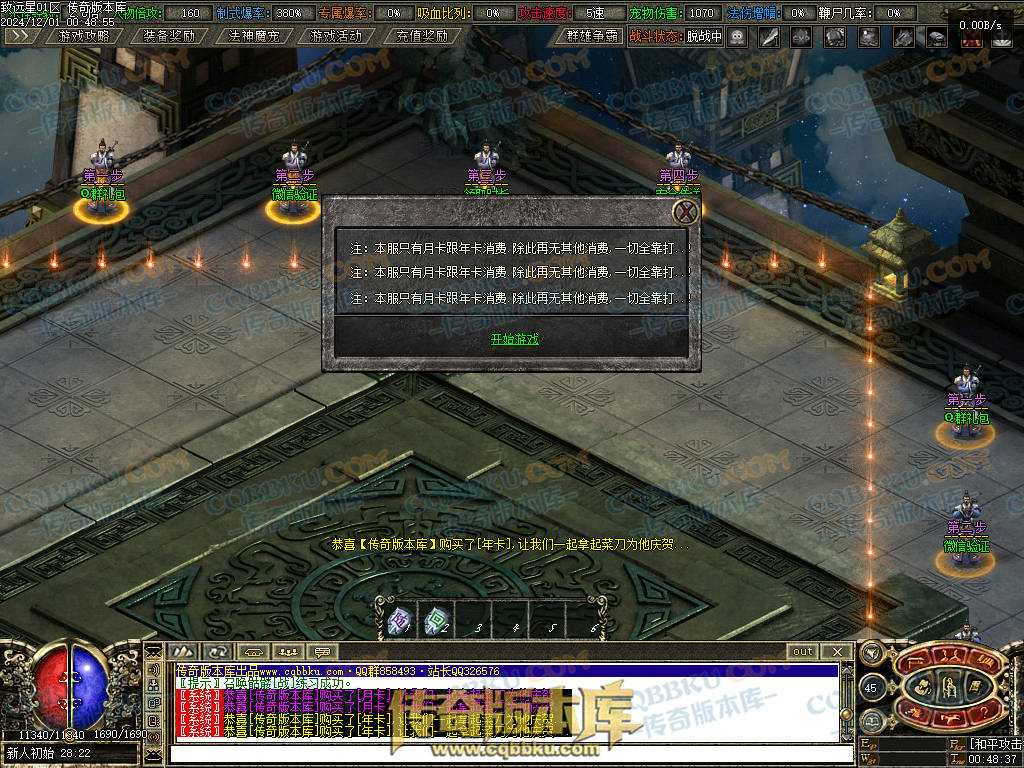Open the 群雄争霸 button

coord(592,35)
